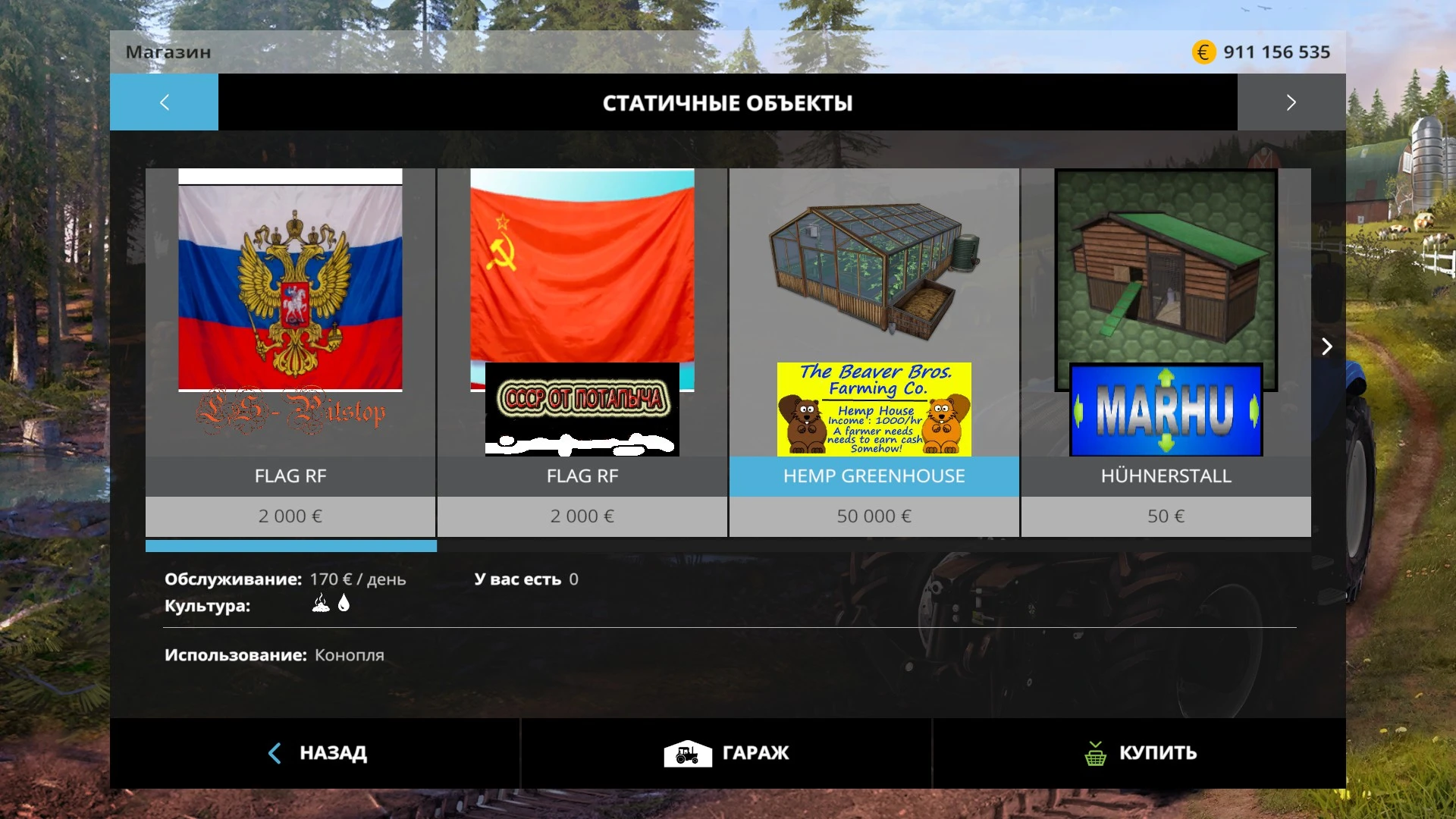Click the euro coin balance icon
The height and width of the screenshot is (819, 1456).
pyautogui.click(x=1203, y=52)
